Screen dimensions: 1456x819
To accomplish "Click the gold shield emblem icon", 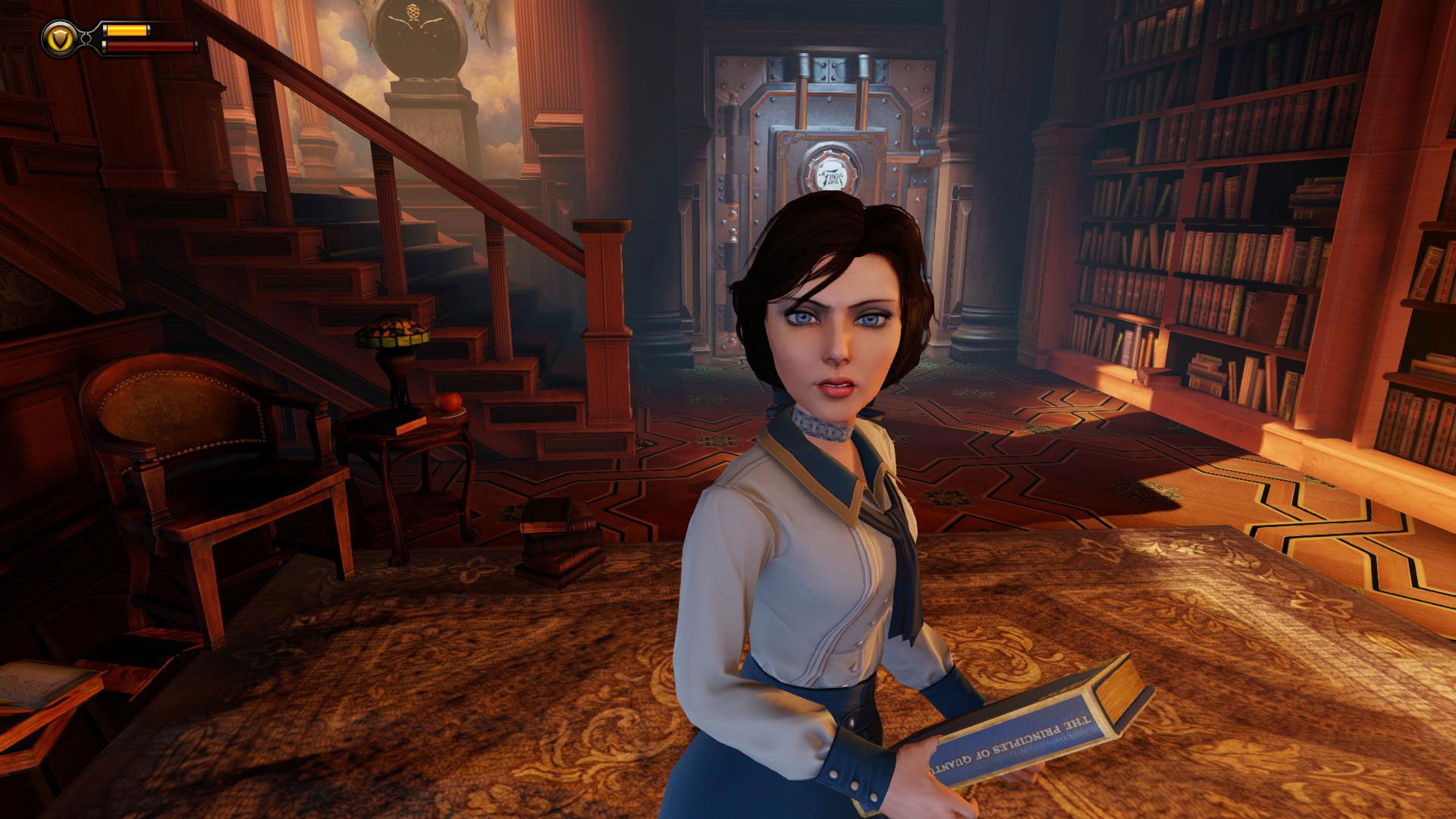I will [x=56, y=36].
